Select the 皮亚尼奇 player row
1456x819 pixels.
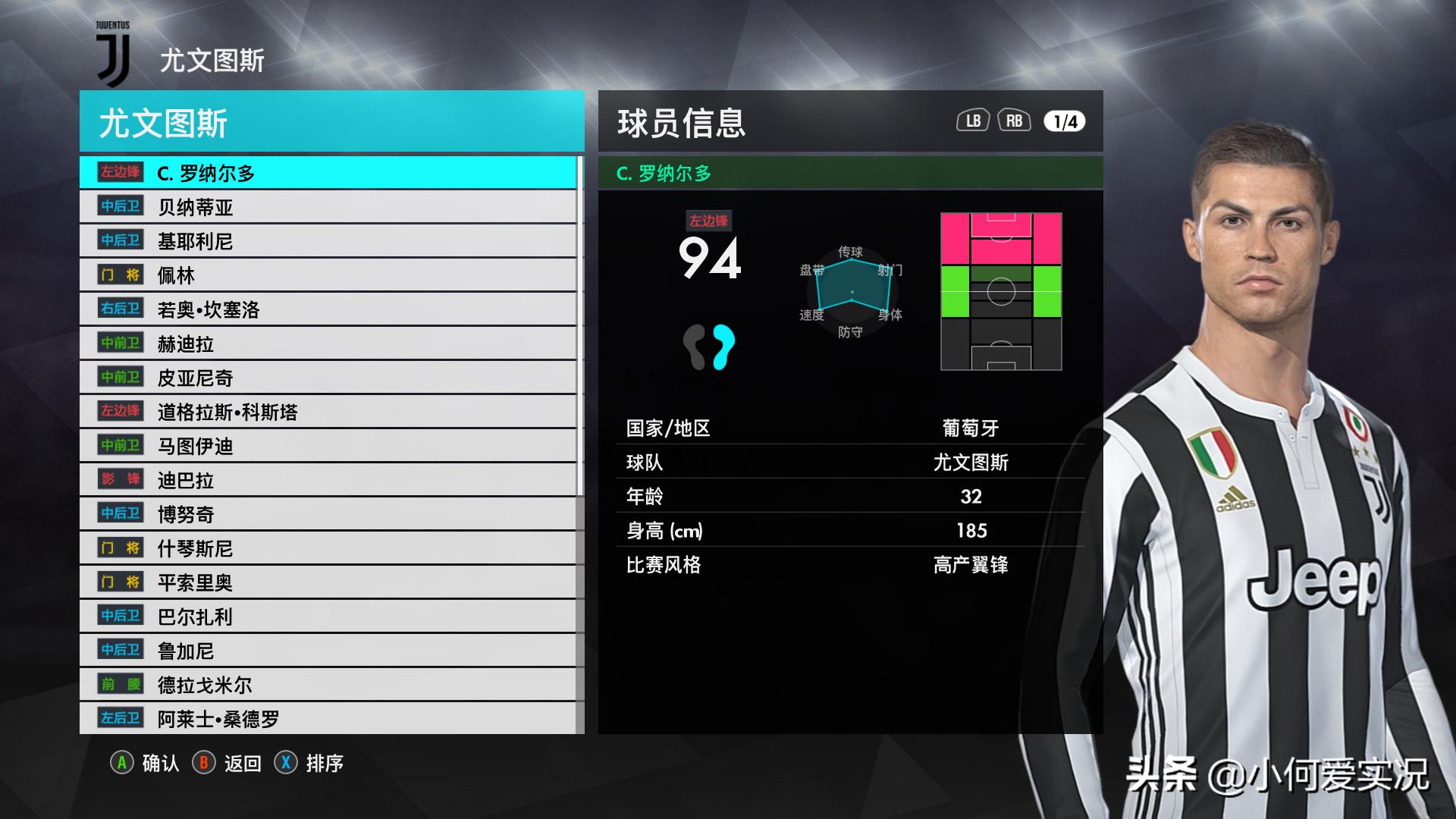[328, 378]
